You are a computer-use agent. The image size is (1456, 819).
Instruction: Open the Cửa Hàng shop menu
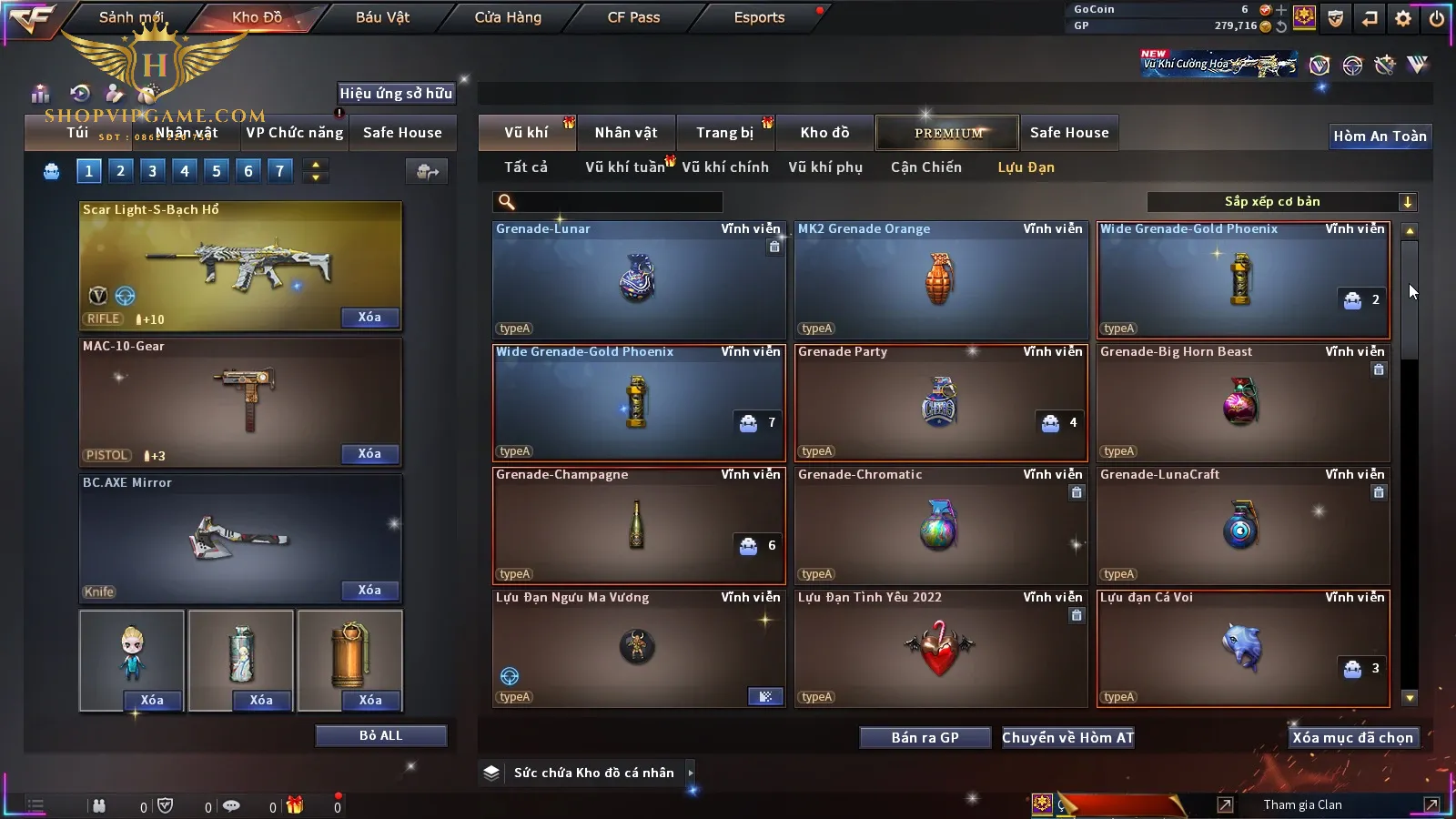[x=508, y=17]
